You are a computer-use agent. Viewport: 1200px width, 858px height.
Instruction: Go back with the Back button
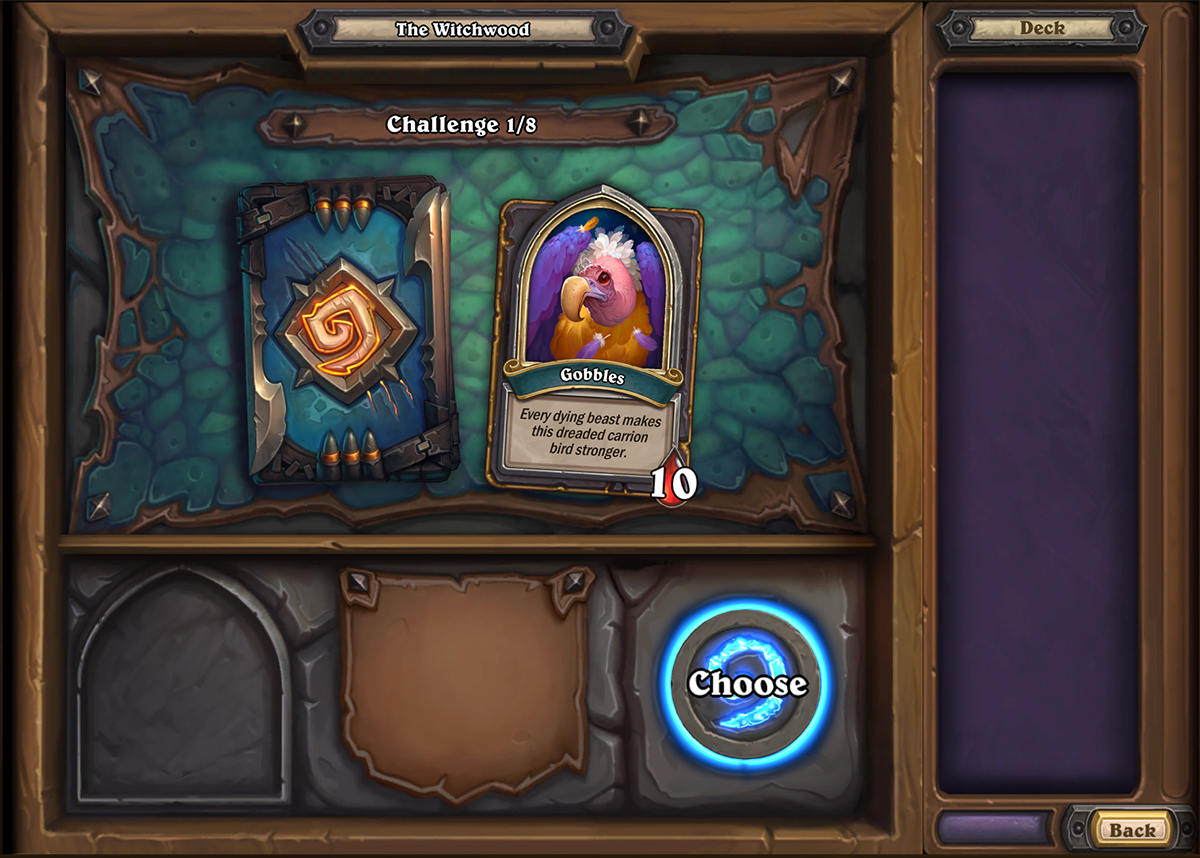[1131, 829]
